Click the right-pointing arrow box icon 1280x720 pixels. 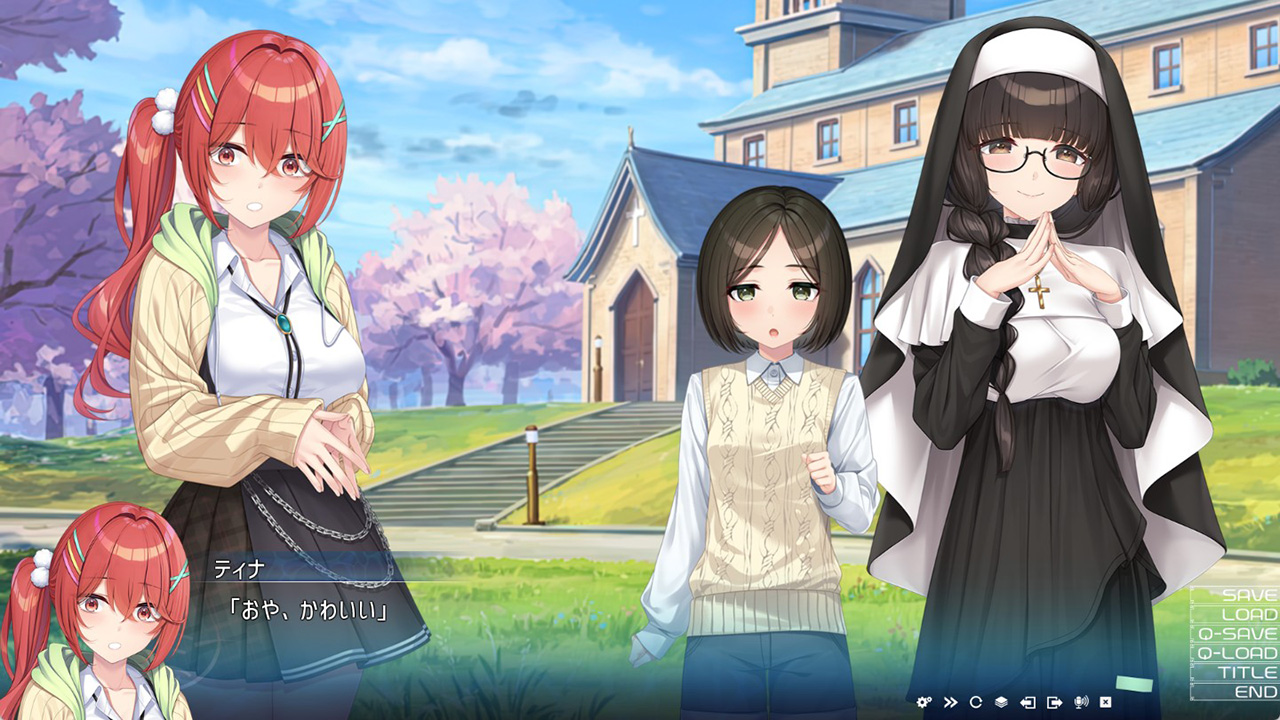tap(1054, 702)
